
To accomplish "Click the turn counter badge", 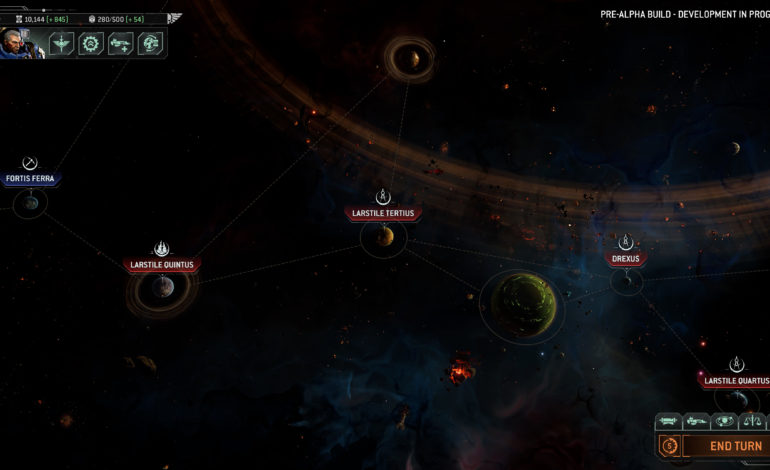I will pos(669,446).
